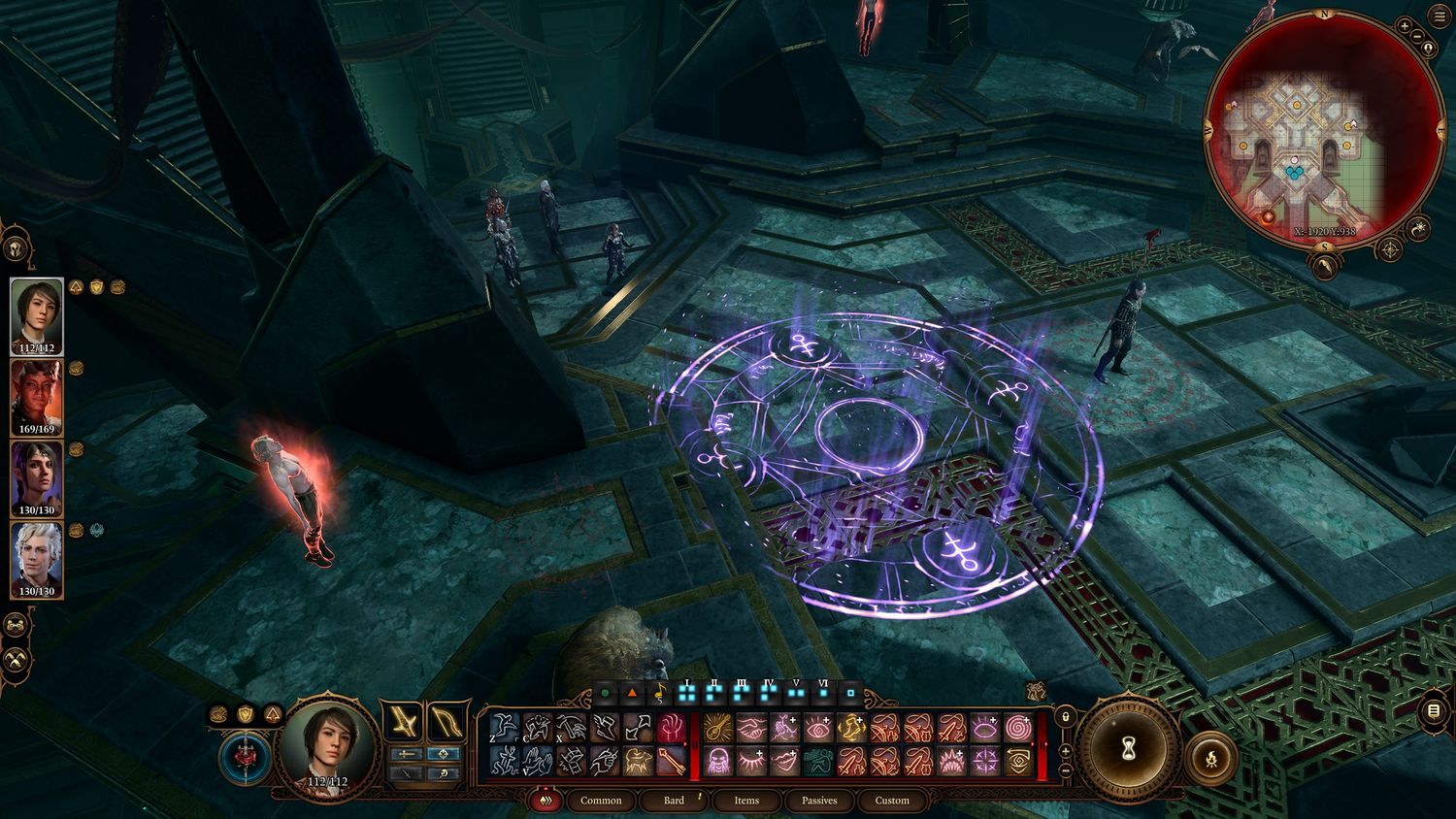Select the Passives hotbar tab
This screenshot has width=1456, height=819.
(819, 801)
